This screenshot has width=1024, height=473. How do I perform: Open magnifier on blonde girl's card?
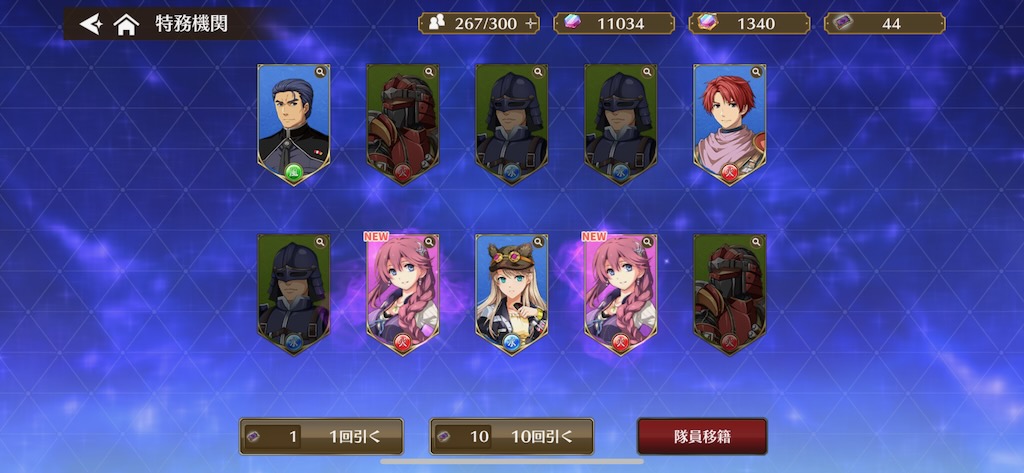tap(538, 242)
